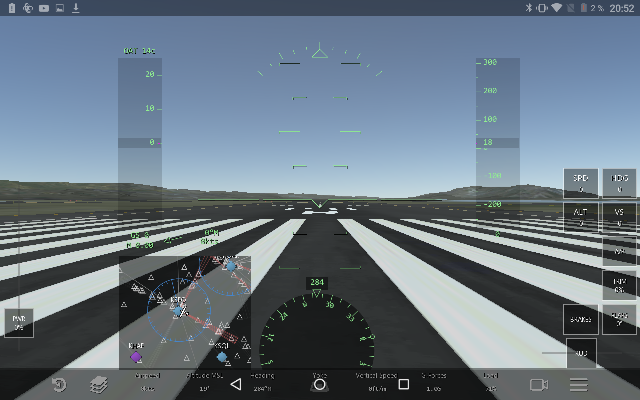Toggle the VS autopilot button
640x400 pixels.
point(619,217)
